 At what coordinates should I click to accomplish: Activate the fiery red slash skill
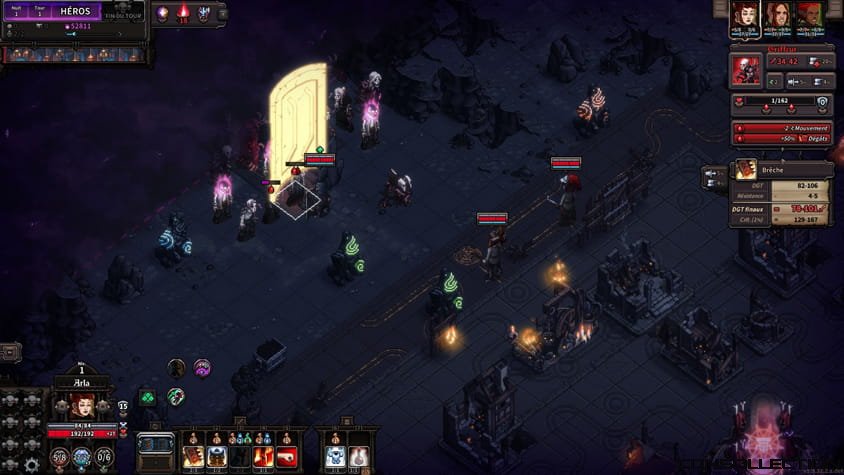tap(263, 457)
